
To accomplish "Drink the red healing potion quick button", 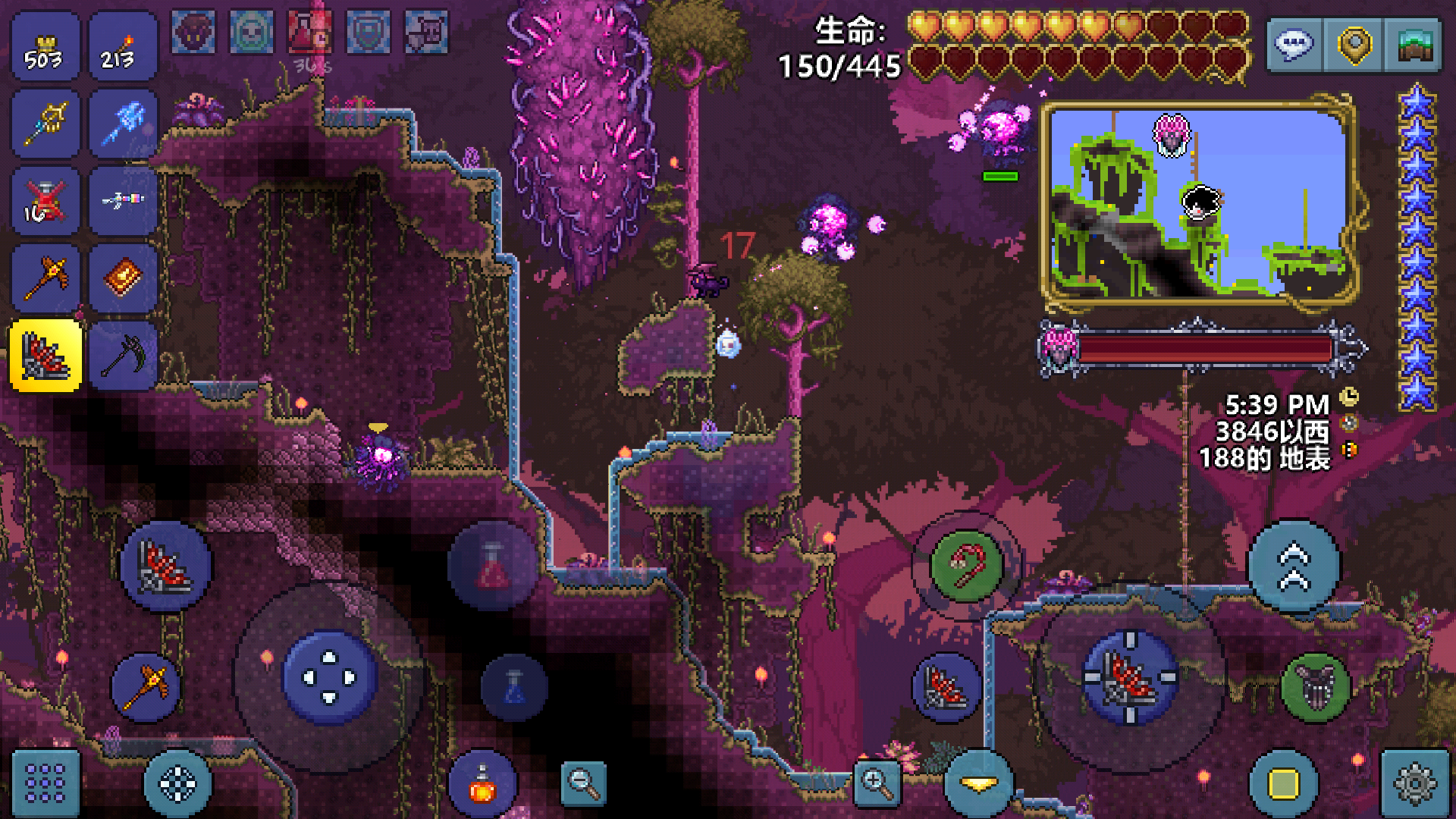I will [x=493, y=566].
